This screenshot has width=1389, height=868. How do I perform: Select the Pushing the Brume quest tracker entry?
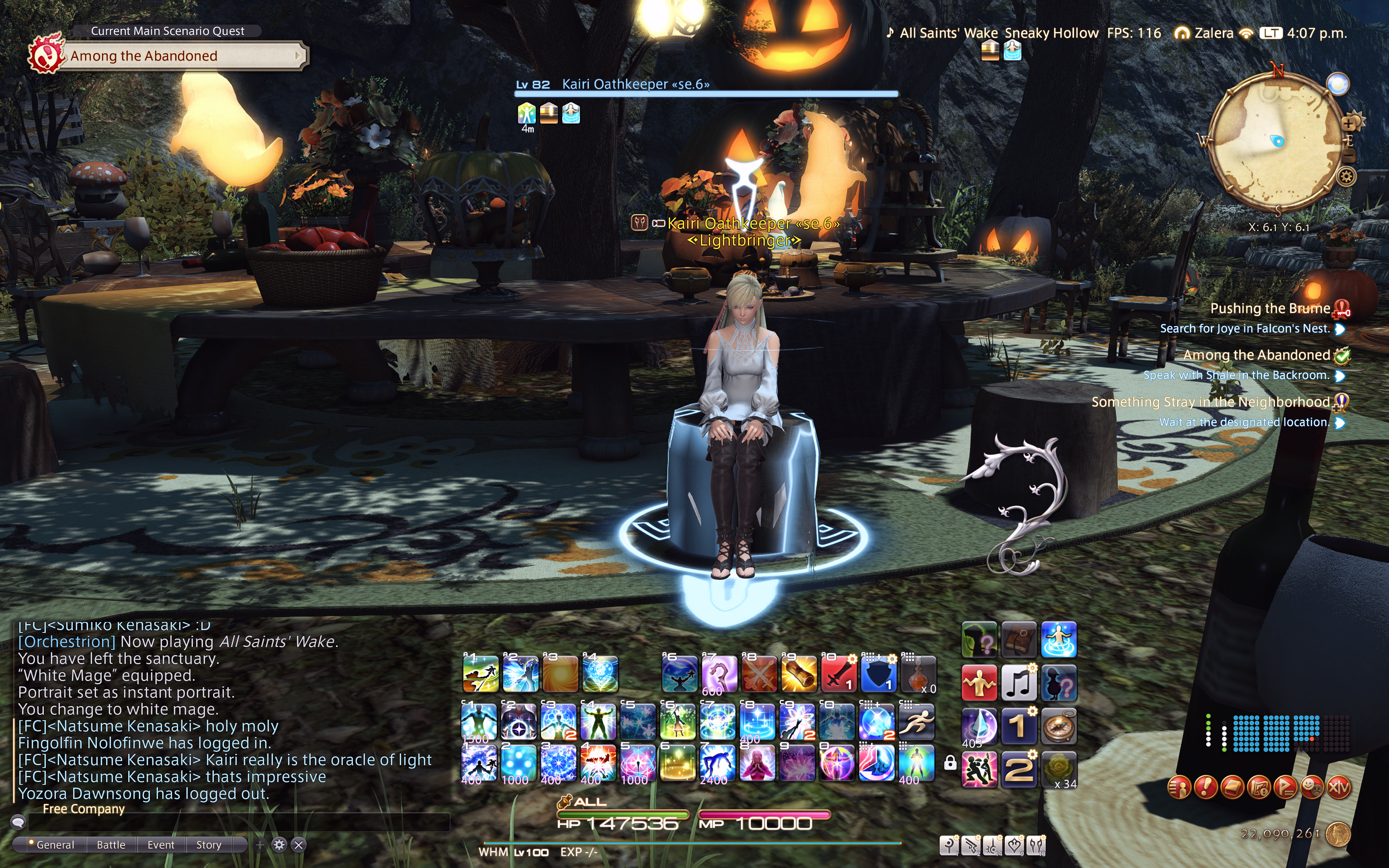[1269, 308]
